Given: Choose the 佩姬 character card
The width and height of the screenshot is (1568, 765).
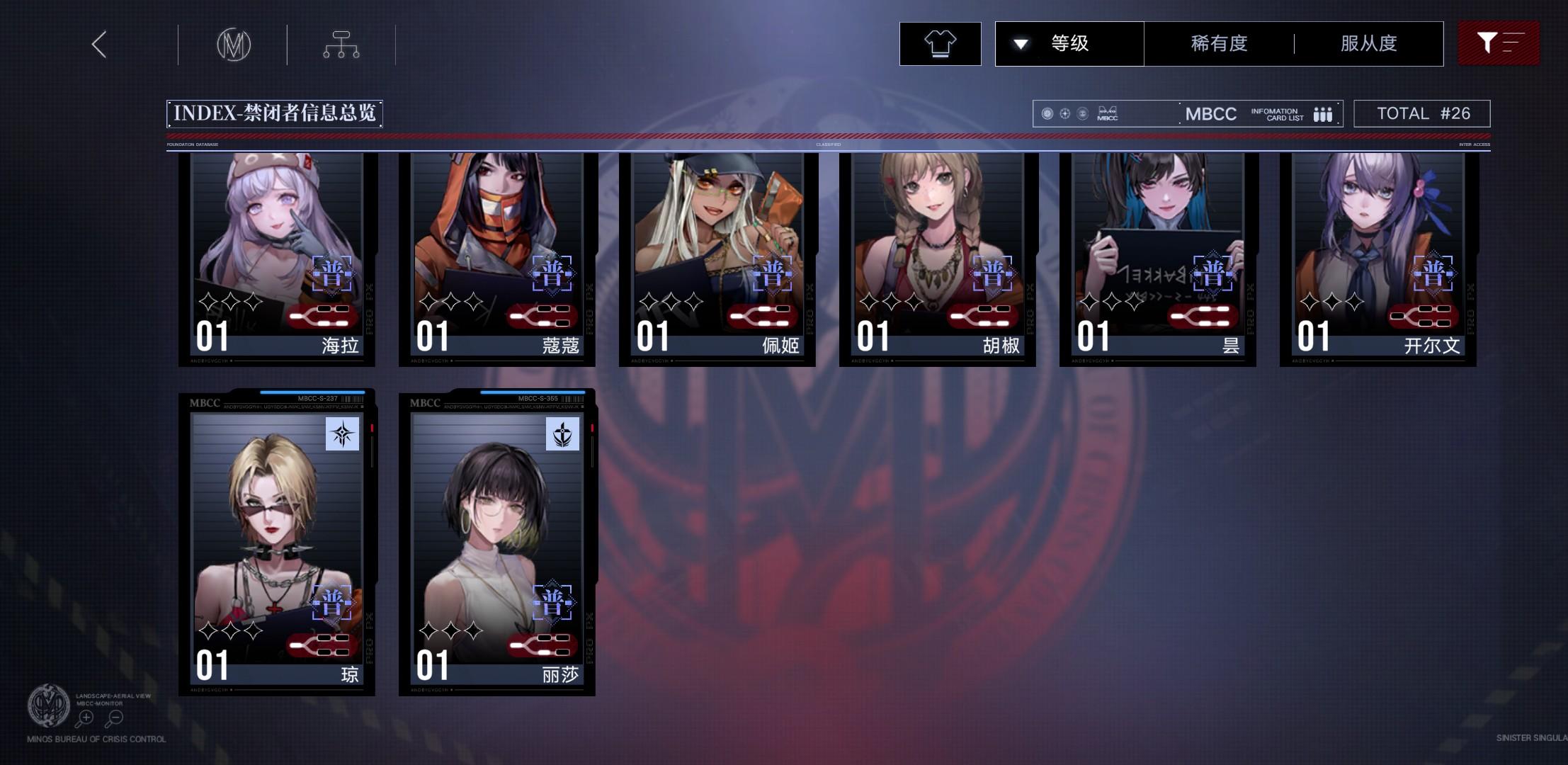Looking at the screenshot, I should tap(717, 259).
